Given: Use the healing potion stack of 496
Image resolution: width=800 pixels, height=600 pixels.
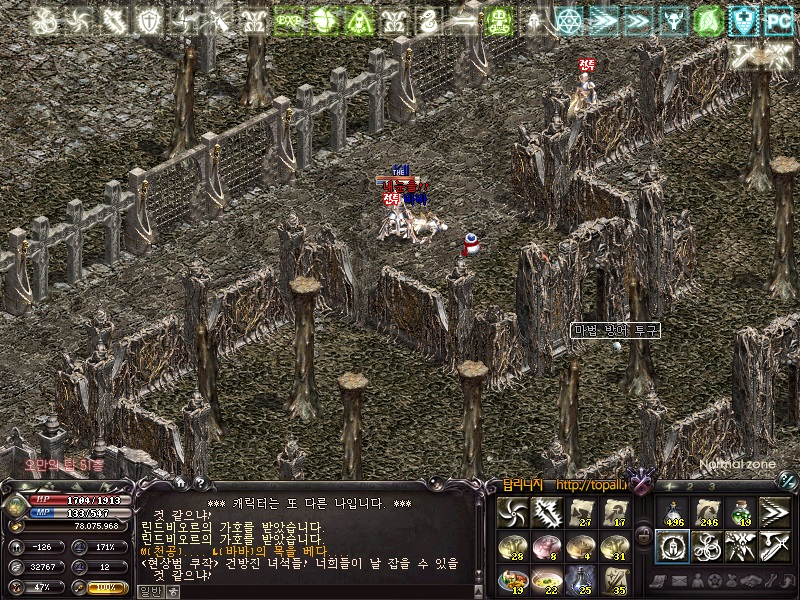Looking at the screenshot, I should tap(673, 513).
